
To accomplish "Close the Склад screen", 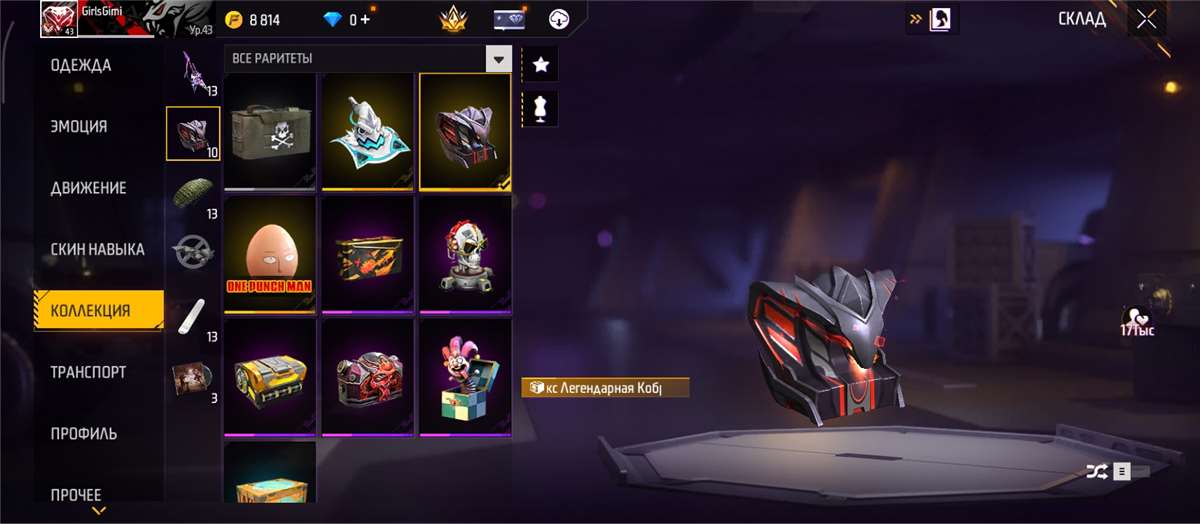I will [x=1146, y=20].
